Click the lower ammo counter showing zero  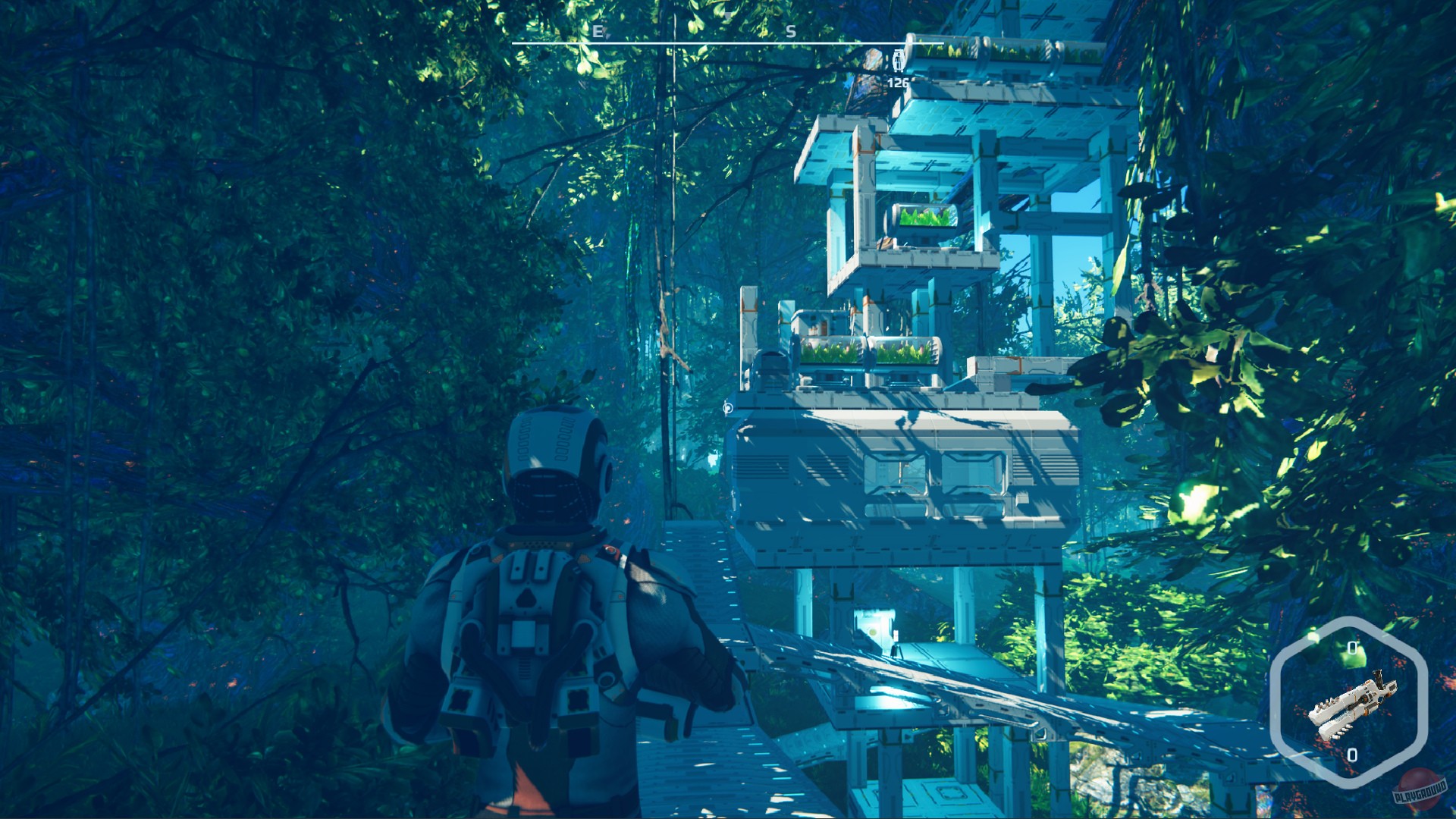tap(1353, 753)
